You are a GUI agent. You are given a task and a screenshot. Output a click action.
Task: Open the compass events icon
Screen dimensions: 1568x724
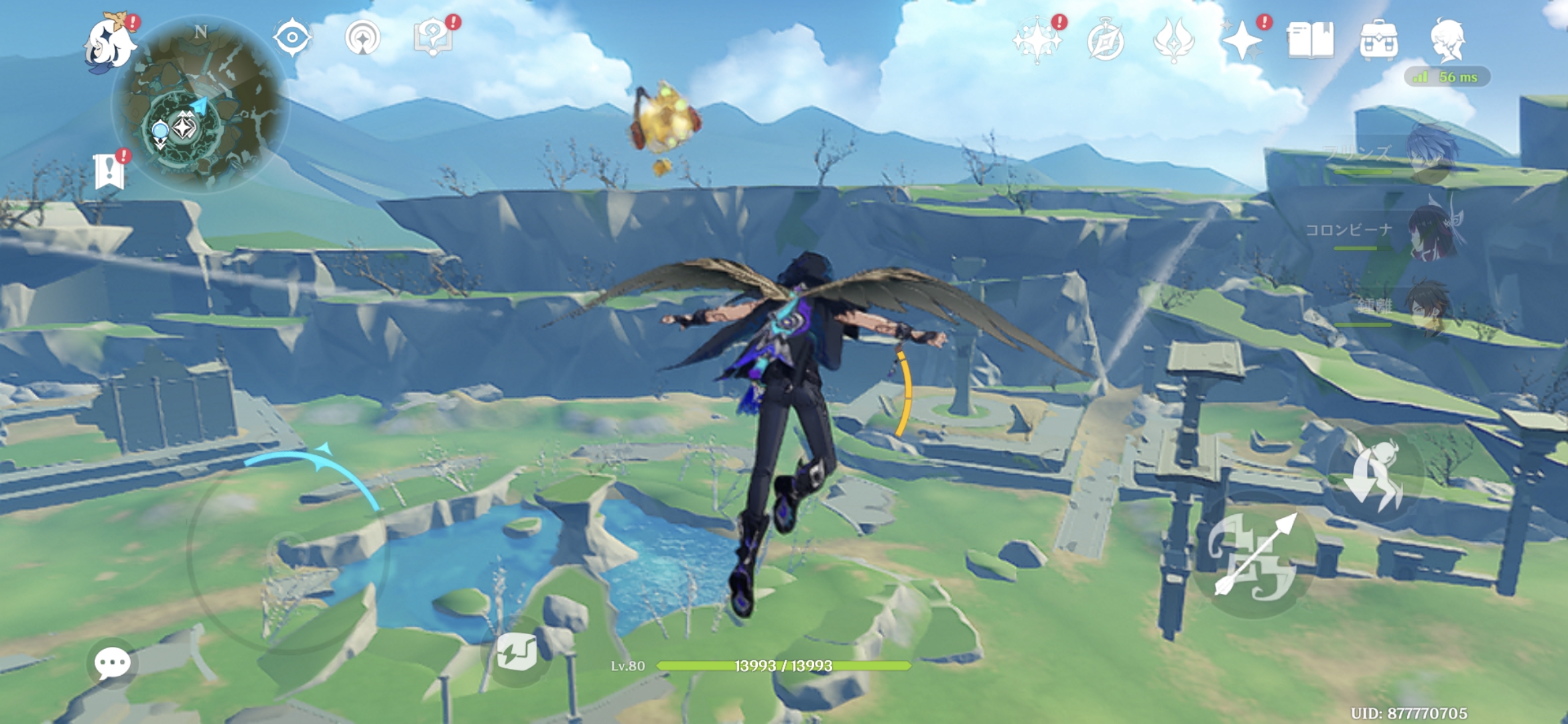1105,42
